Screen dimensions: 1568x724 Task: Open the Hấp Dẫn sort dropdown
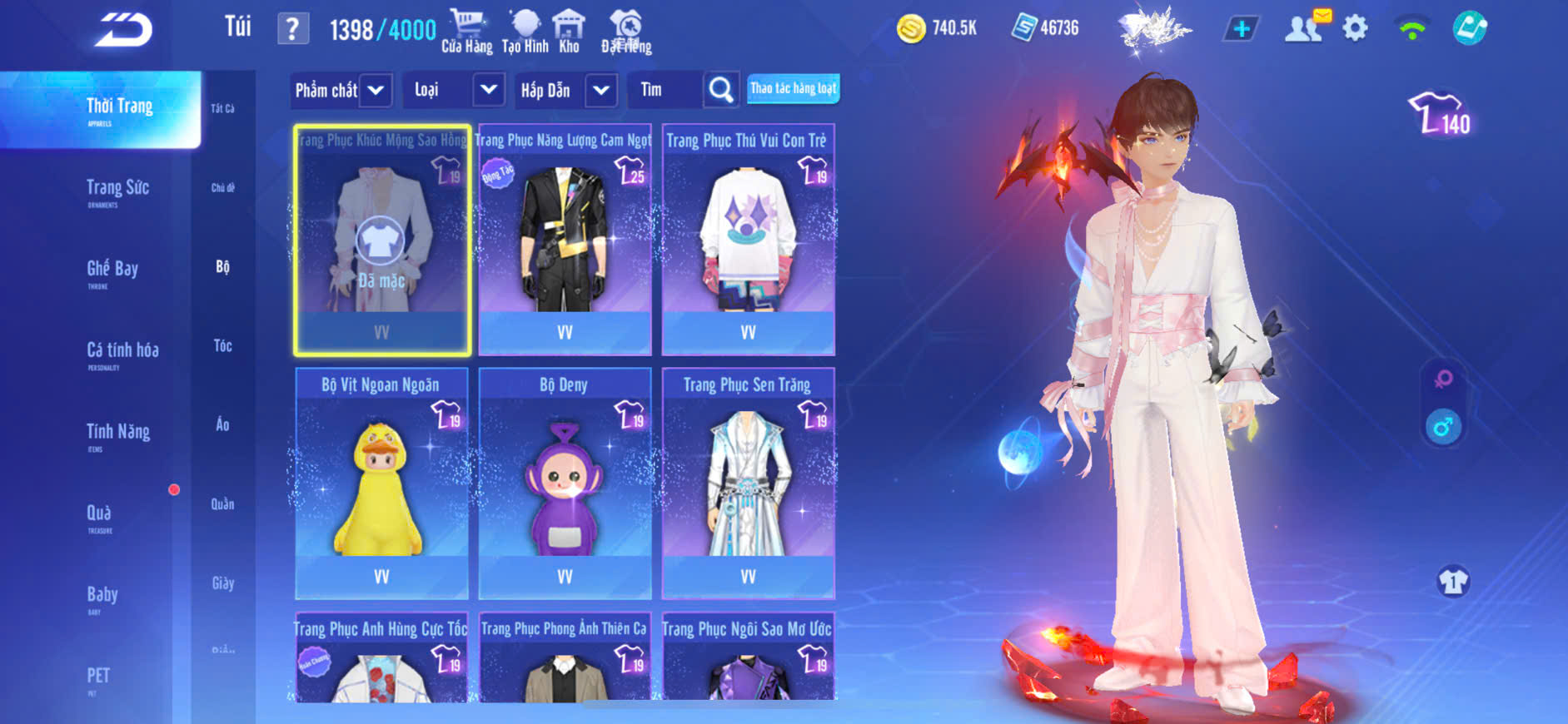601,90
